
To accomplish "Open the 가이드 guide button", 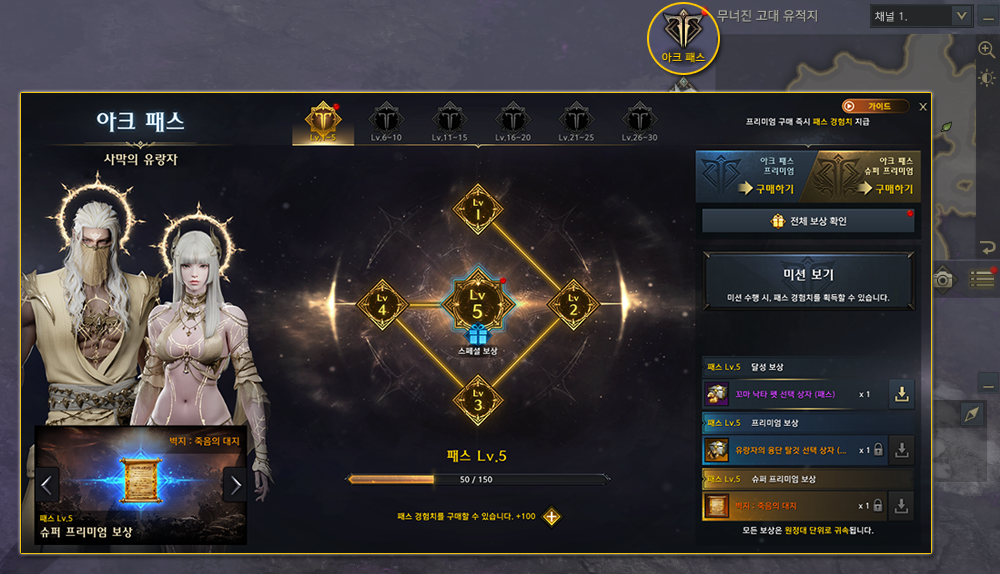I will coord(874,106).
